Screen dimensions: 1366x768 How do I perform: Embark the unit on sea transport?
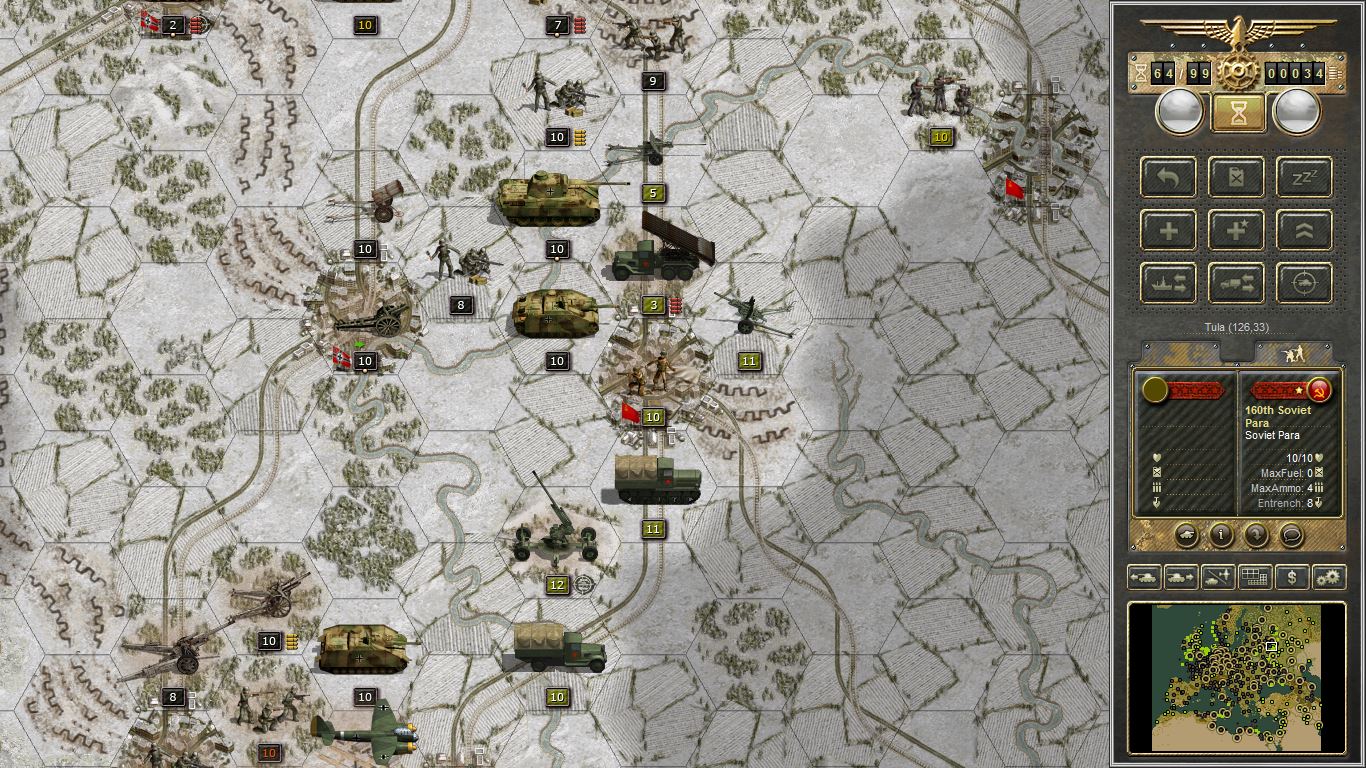point(1168,283)
